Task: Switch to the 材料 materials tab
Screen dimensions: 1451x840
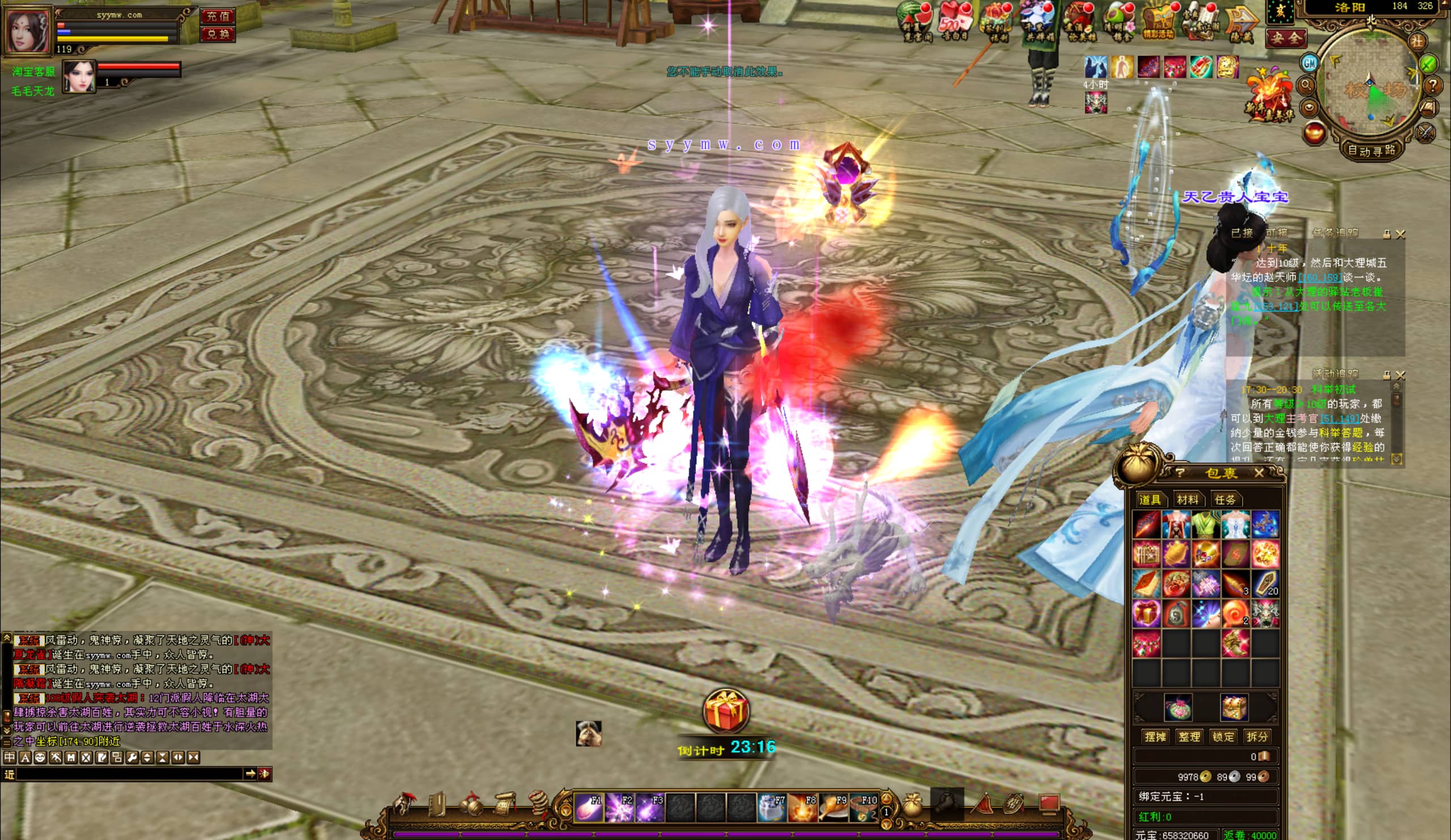Action: pos(1187,500)
